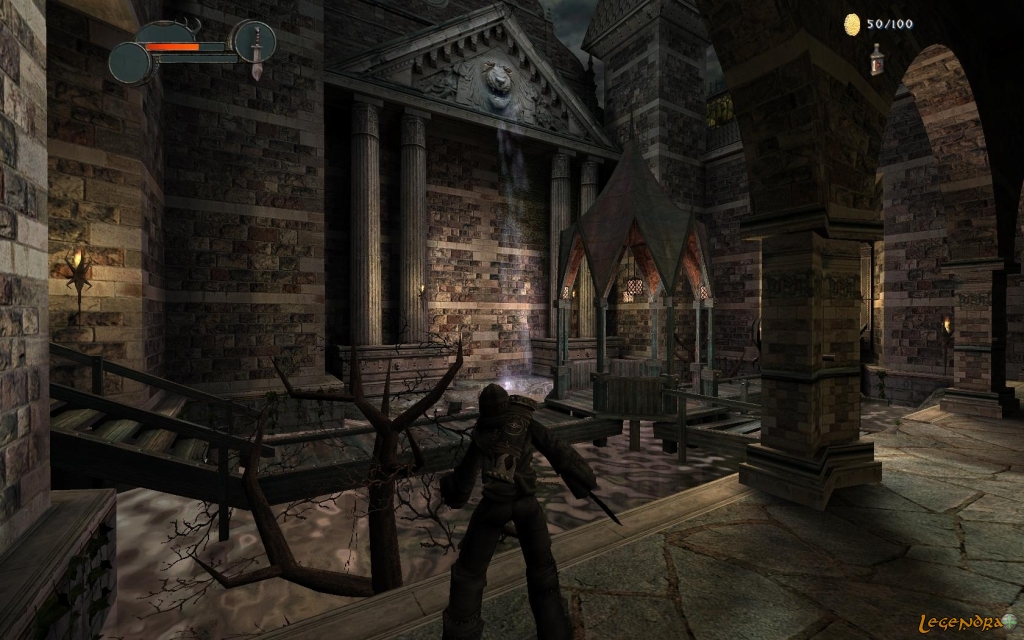Click the potion bottle item icon
Screen dimensions: 1024x640
coord(876,59)
